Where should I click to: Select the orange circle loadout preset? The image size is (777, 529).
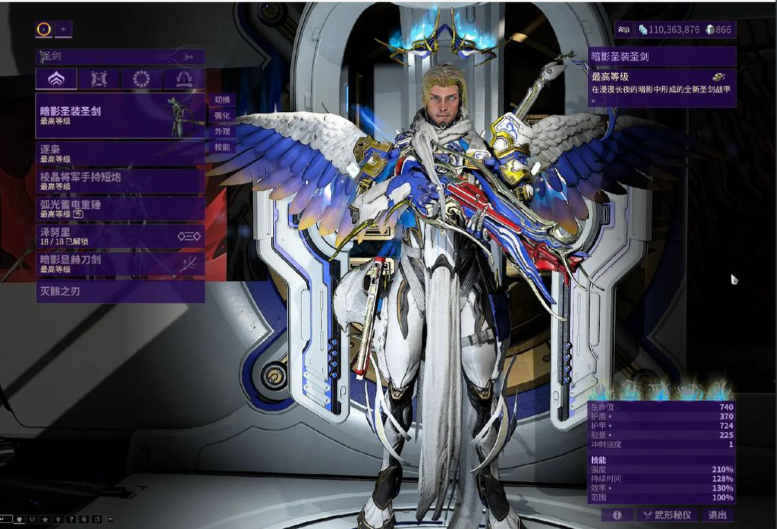click(44, 29)
